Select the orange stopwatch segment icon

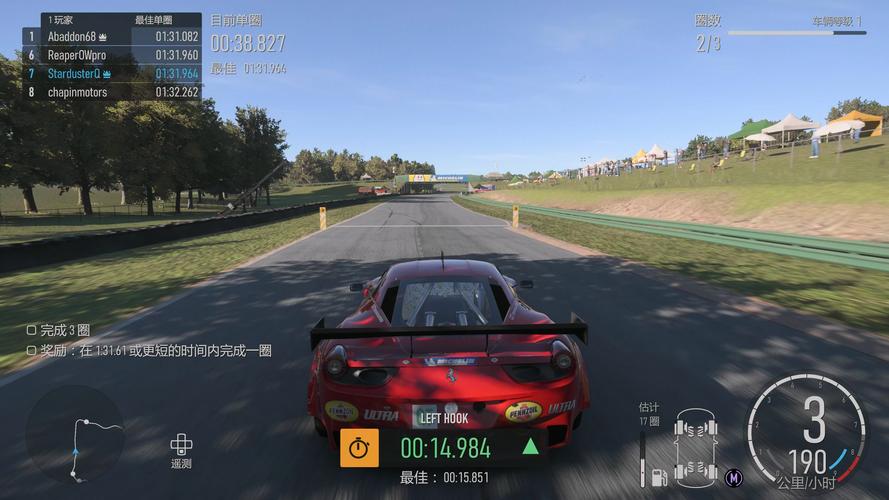pyautogui.click(x=359, y=448)
